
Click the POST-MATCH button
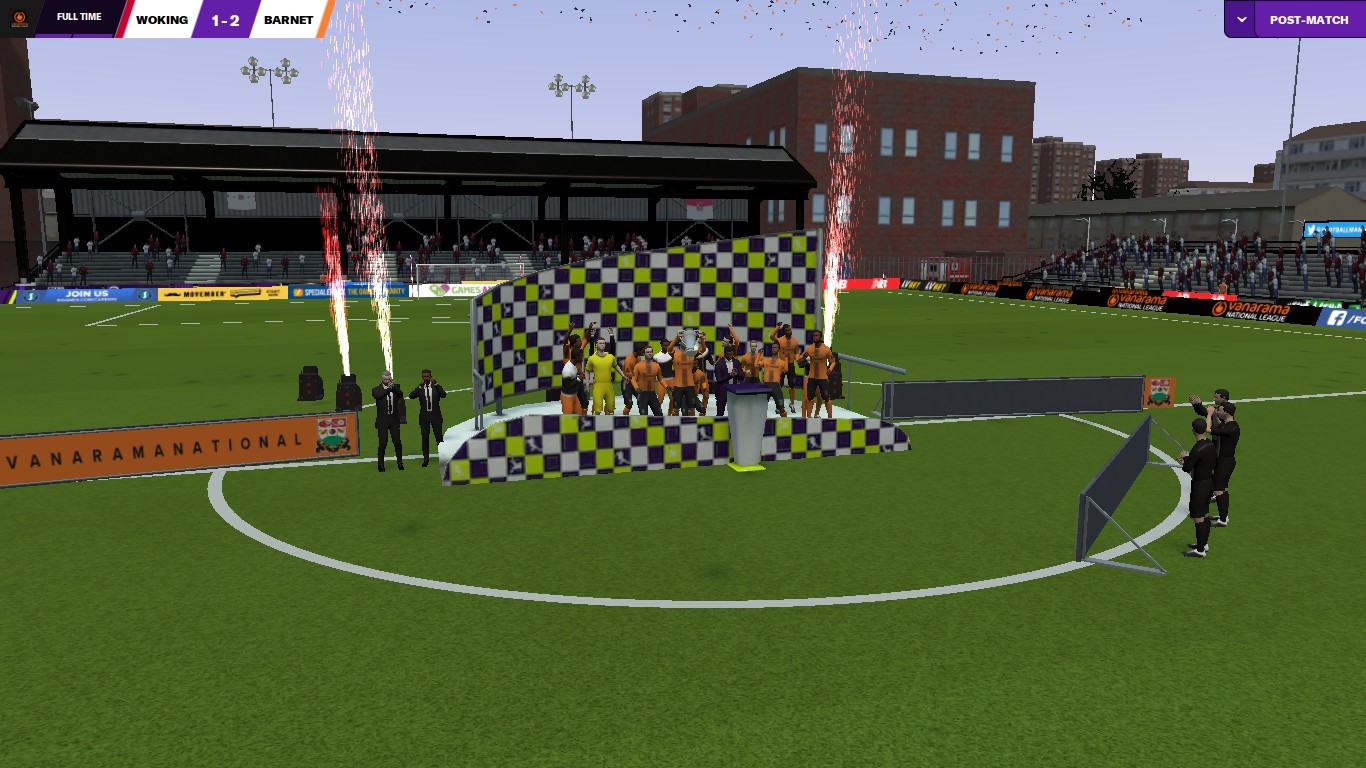point(1308,19)
